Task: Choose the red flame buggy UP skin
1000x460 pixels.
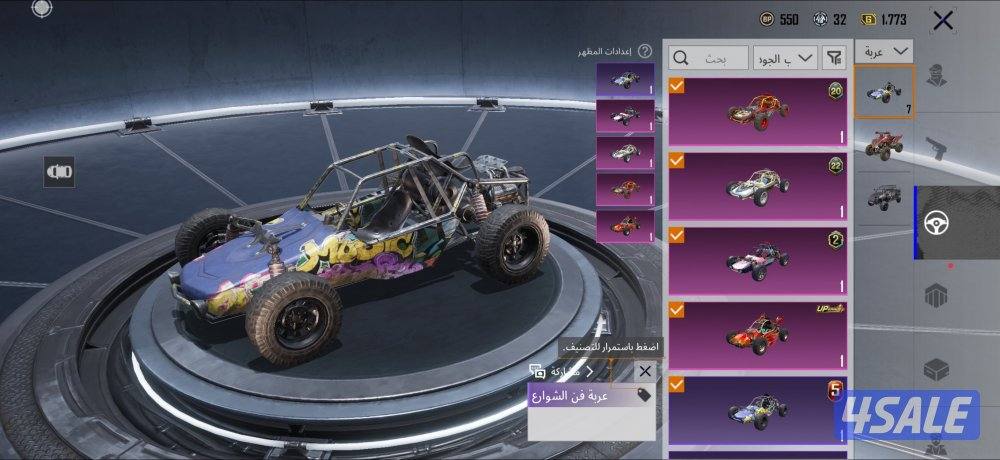Action: (757, 333)
